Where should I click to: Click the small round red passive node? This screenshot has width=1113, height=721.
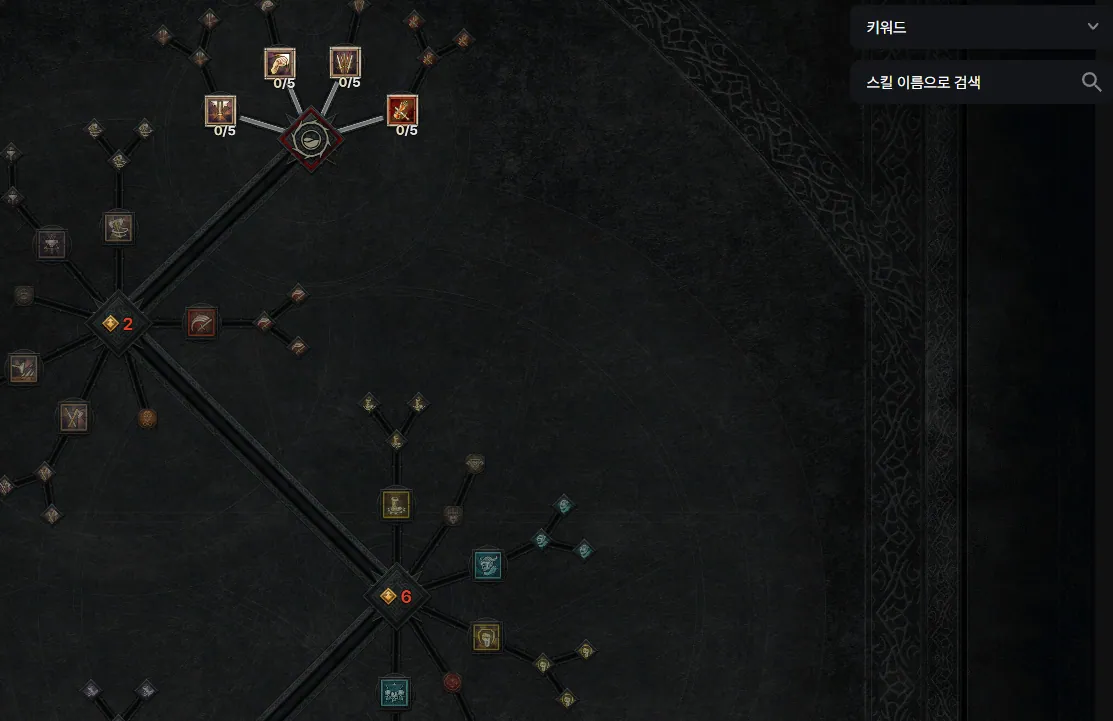(x=452, y=682)
